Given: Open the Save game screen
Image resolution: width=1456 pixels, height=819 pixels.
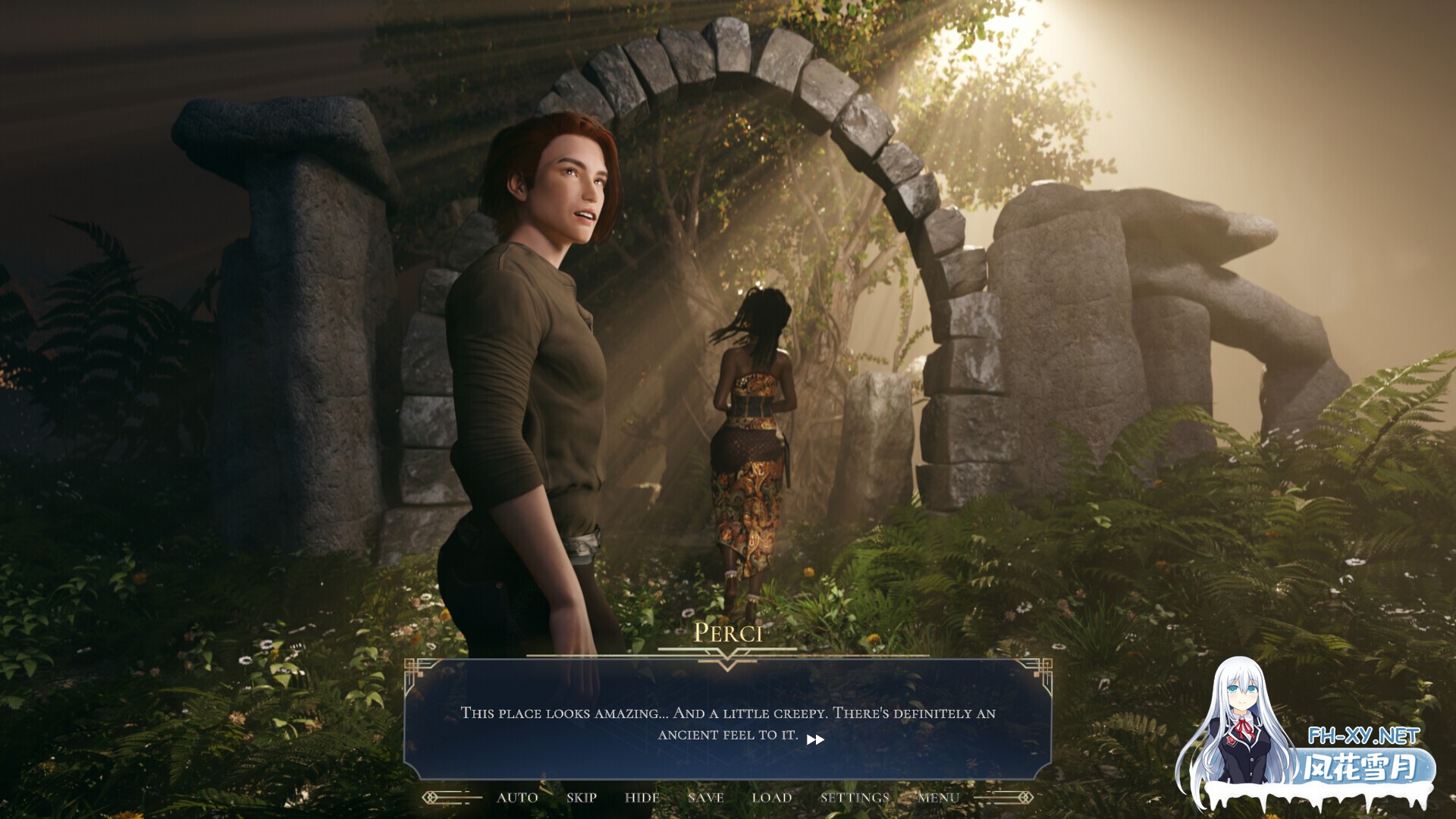Looking at the screenshot, I should point(705,797).
